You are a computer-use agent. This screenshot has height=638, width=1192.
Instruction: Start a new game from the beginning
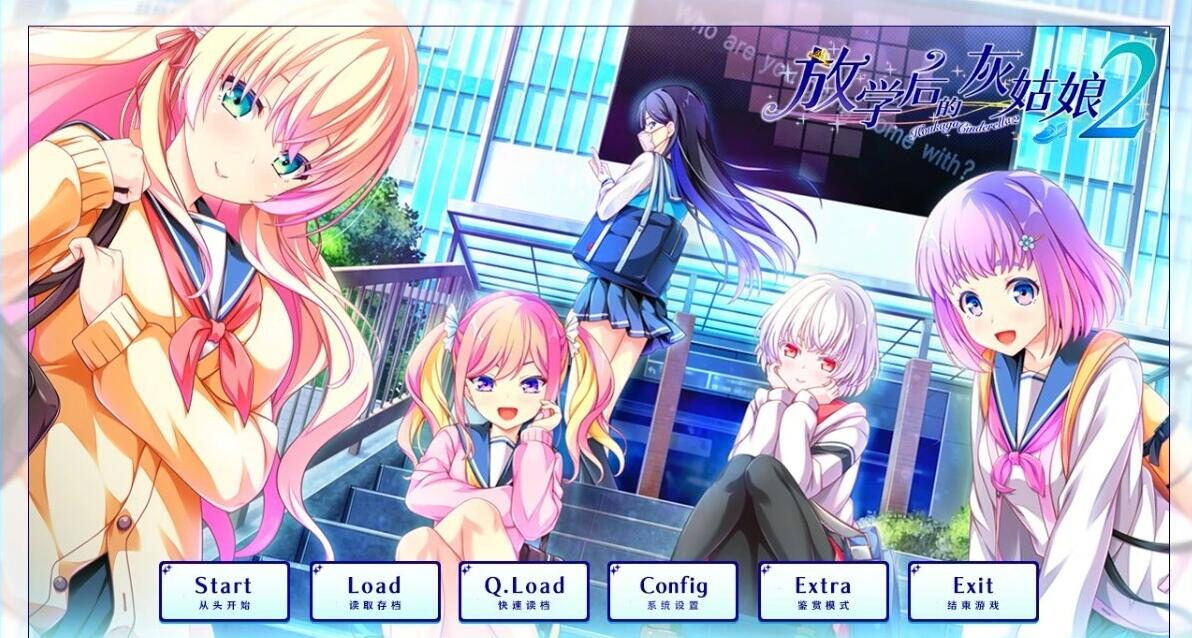pos(224,592)
